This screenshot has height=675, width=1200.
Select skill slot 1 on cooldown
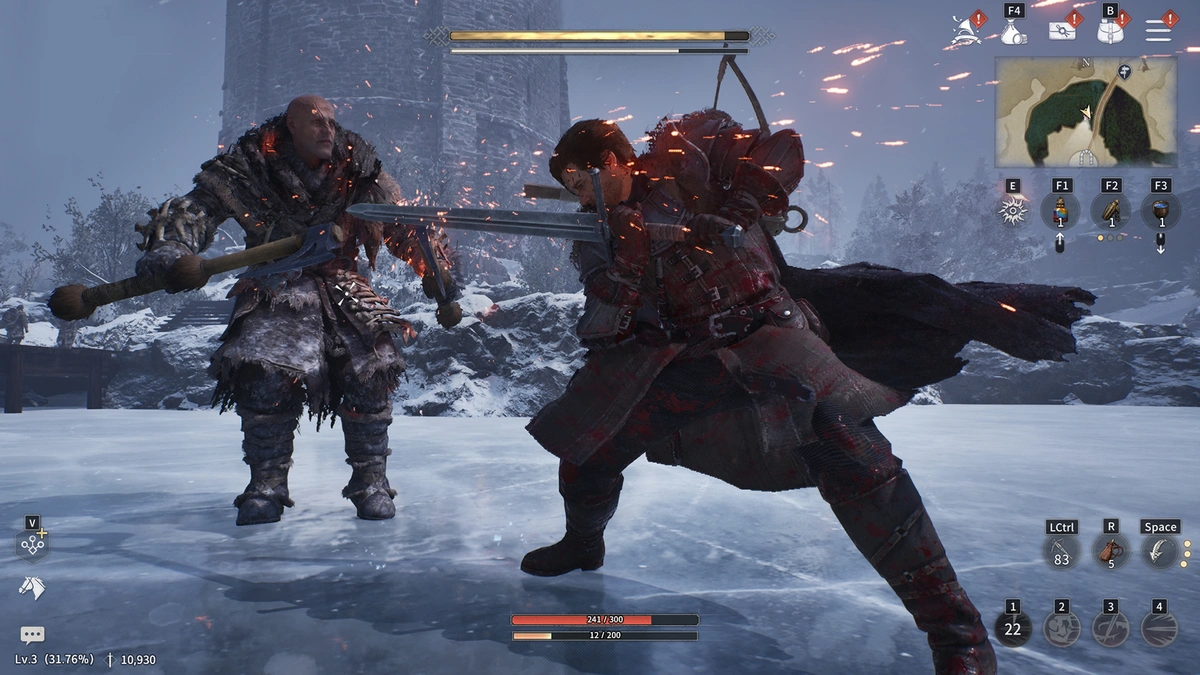click(1013, 629)
